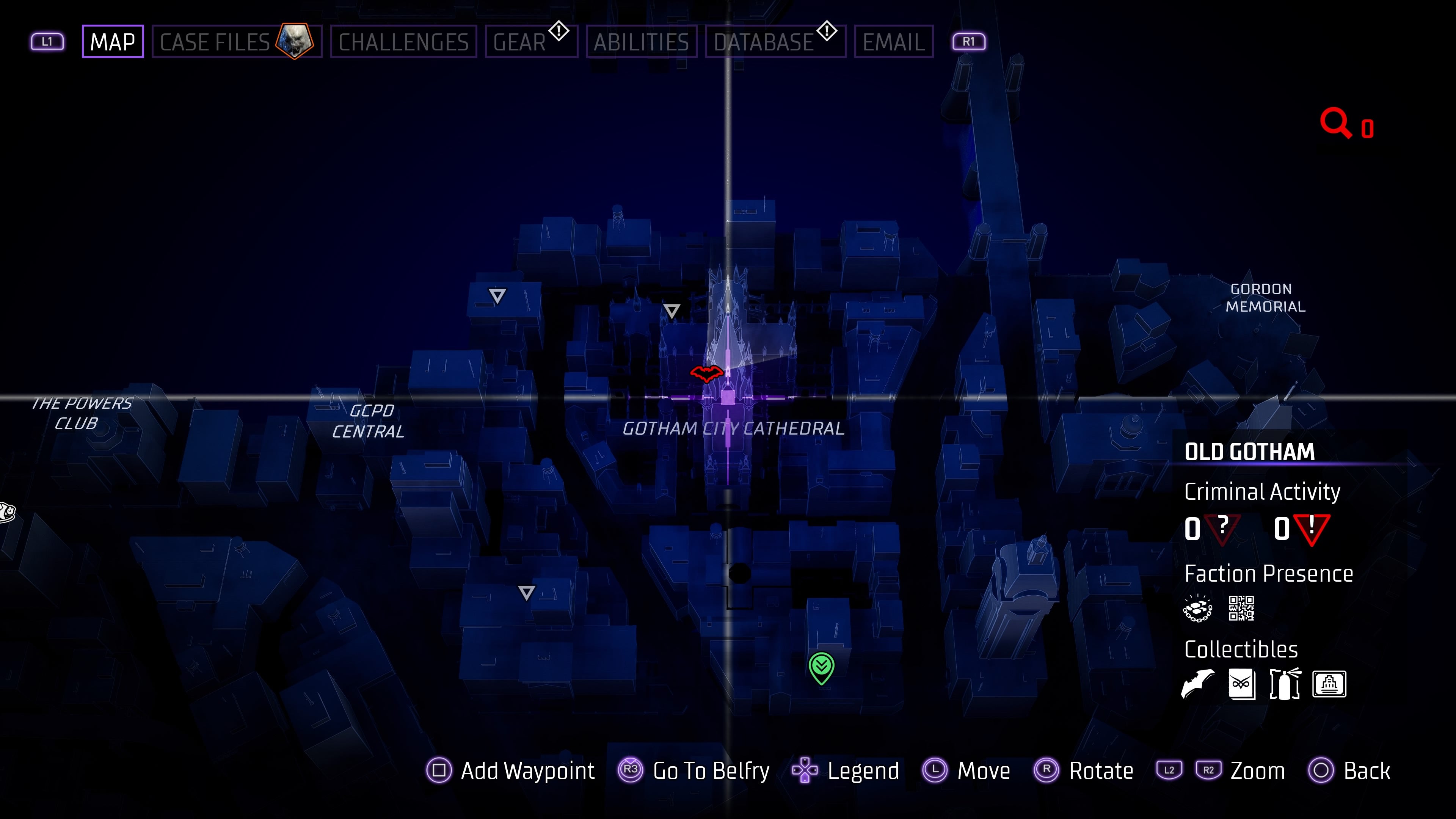1456x819 pixels.
Task: Click the Gordon Memorial location label
Action: click(1265, 298)
